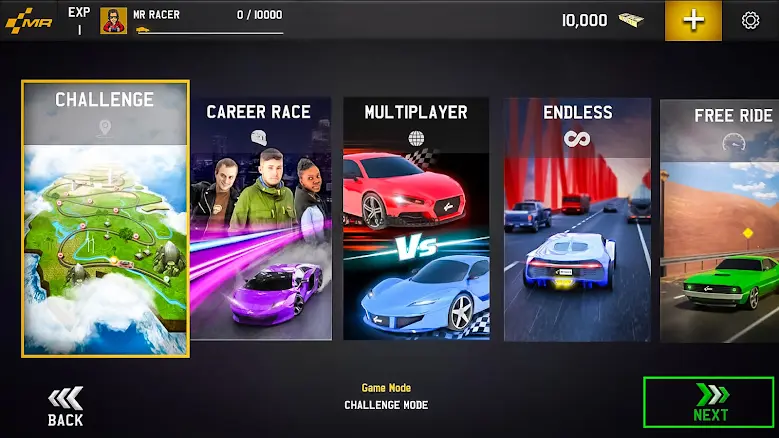Select the Endless mode card
779x438 pixels.
coord(577,218)
